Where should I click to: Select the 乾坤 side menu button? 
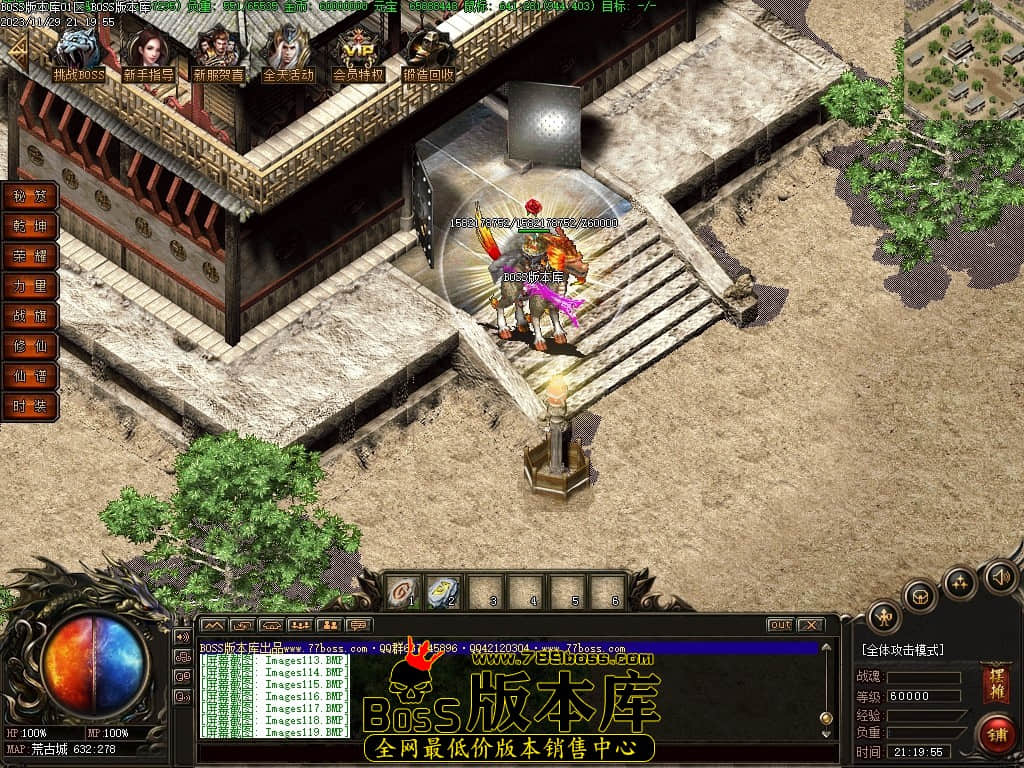(30, 227)
